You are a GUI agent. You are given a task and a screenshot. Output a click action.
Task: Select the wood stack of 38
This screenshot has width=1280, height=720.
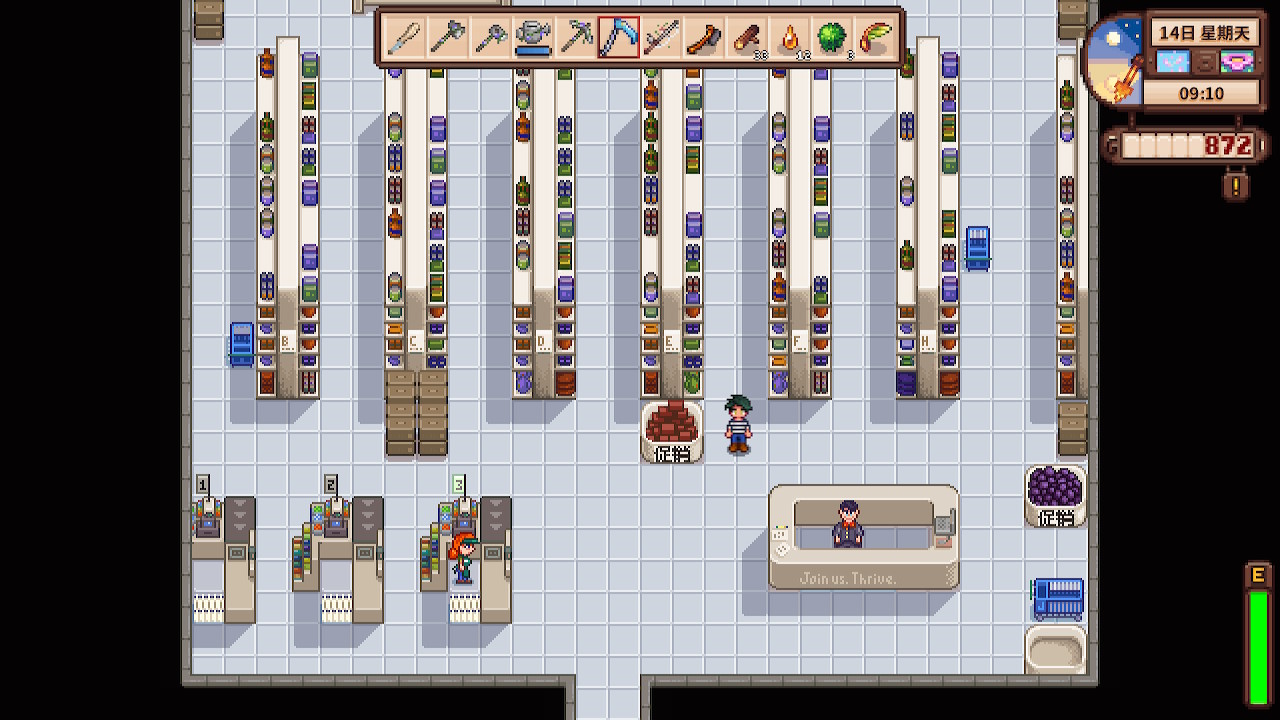(x=747, y=38)
